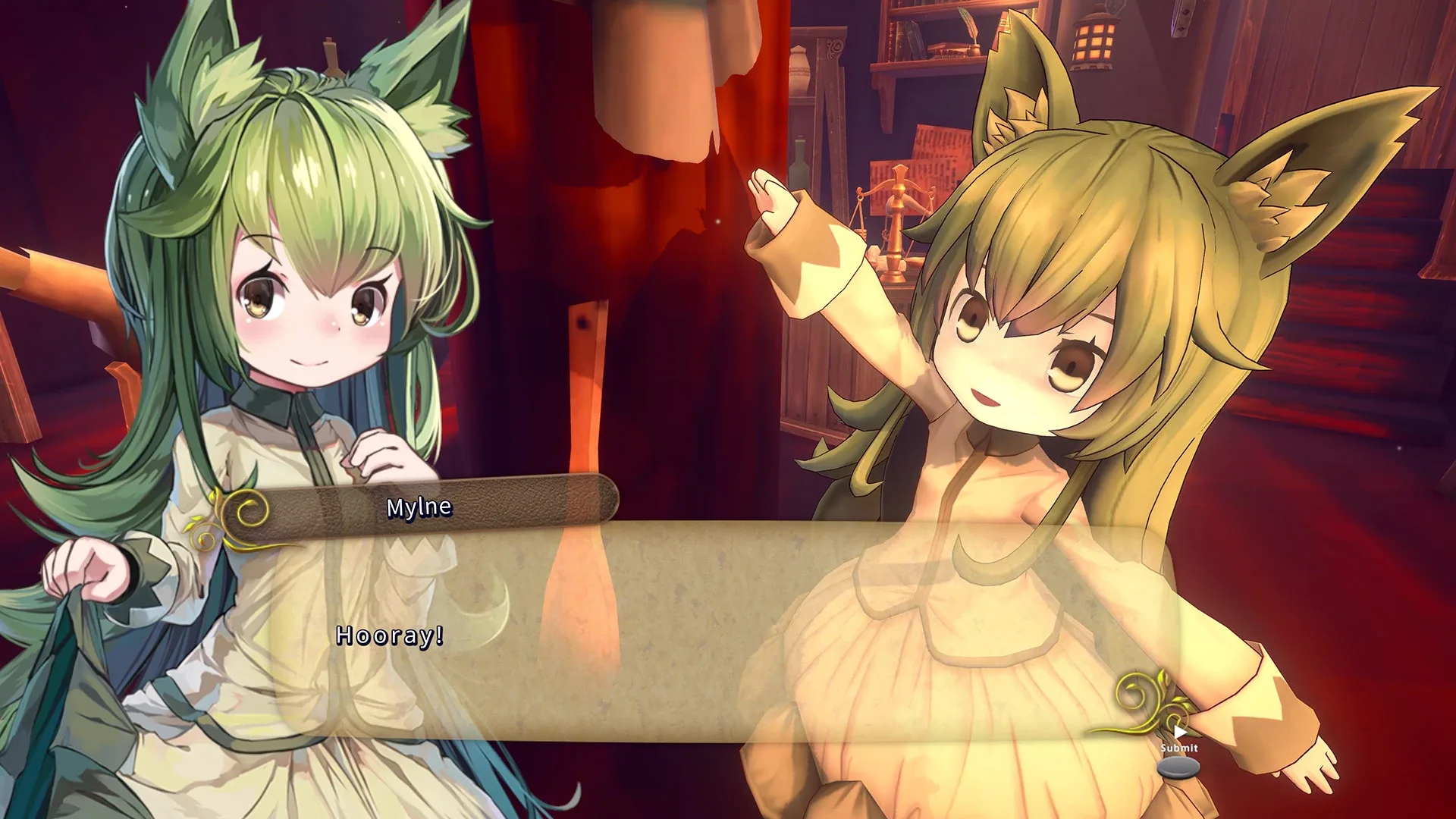This screenshot has height=819, width=1456.
Task: Click the leaf detail on the right dialogue ornament
Action: point(1163,678)
